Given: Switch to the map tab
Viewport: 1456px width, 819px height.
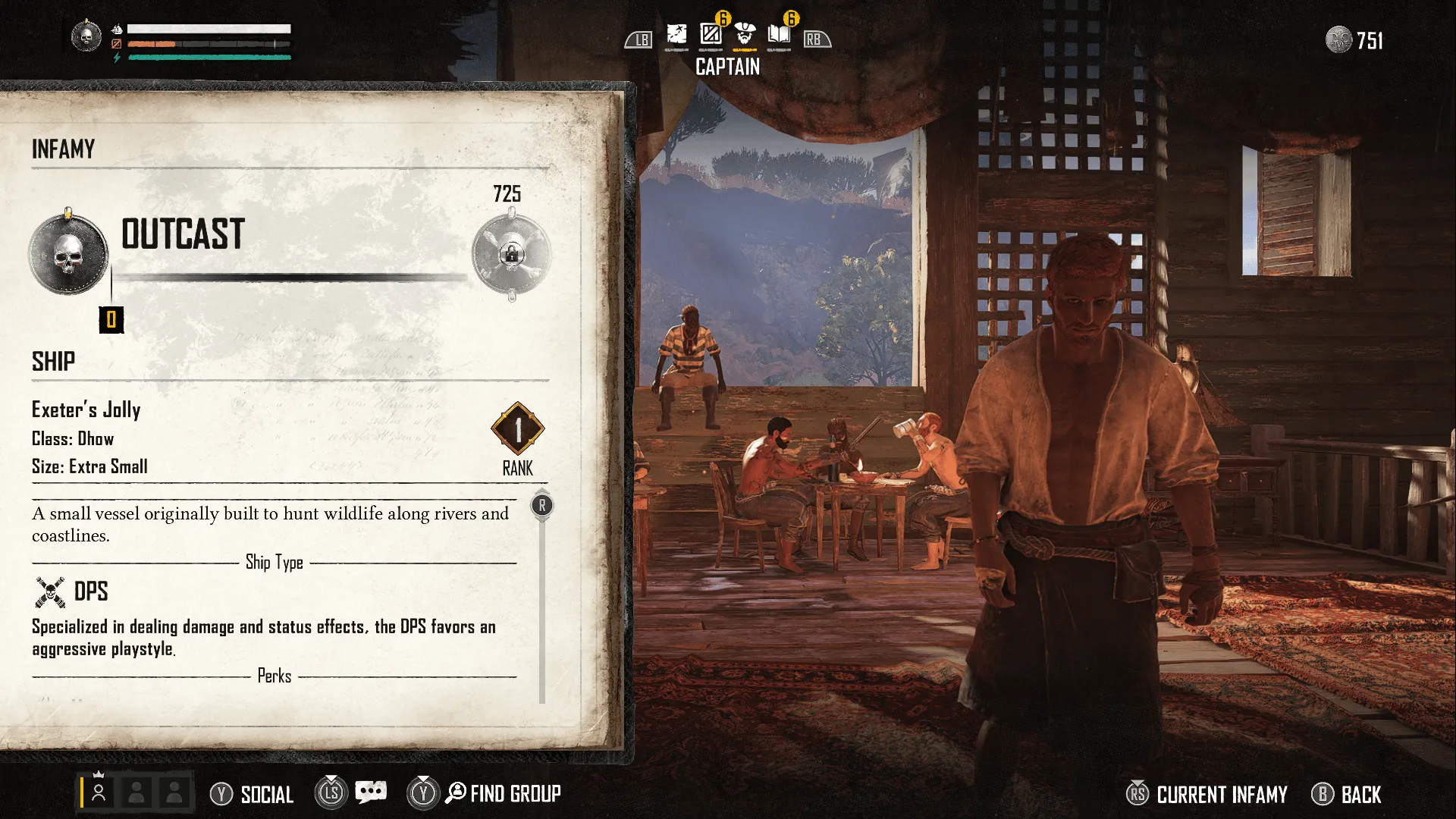Looking at the screenshot, I should (x=676, y=35).
